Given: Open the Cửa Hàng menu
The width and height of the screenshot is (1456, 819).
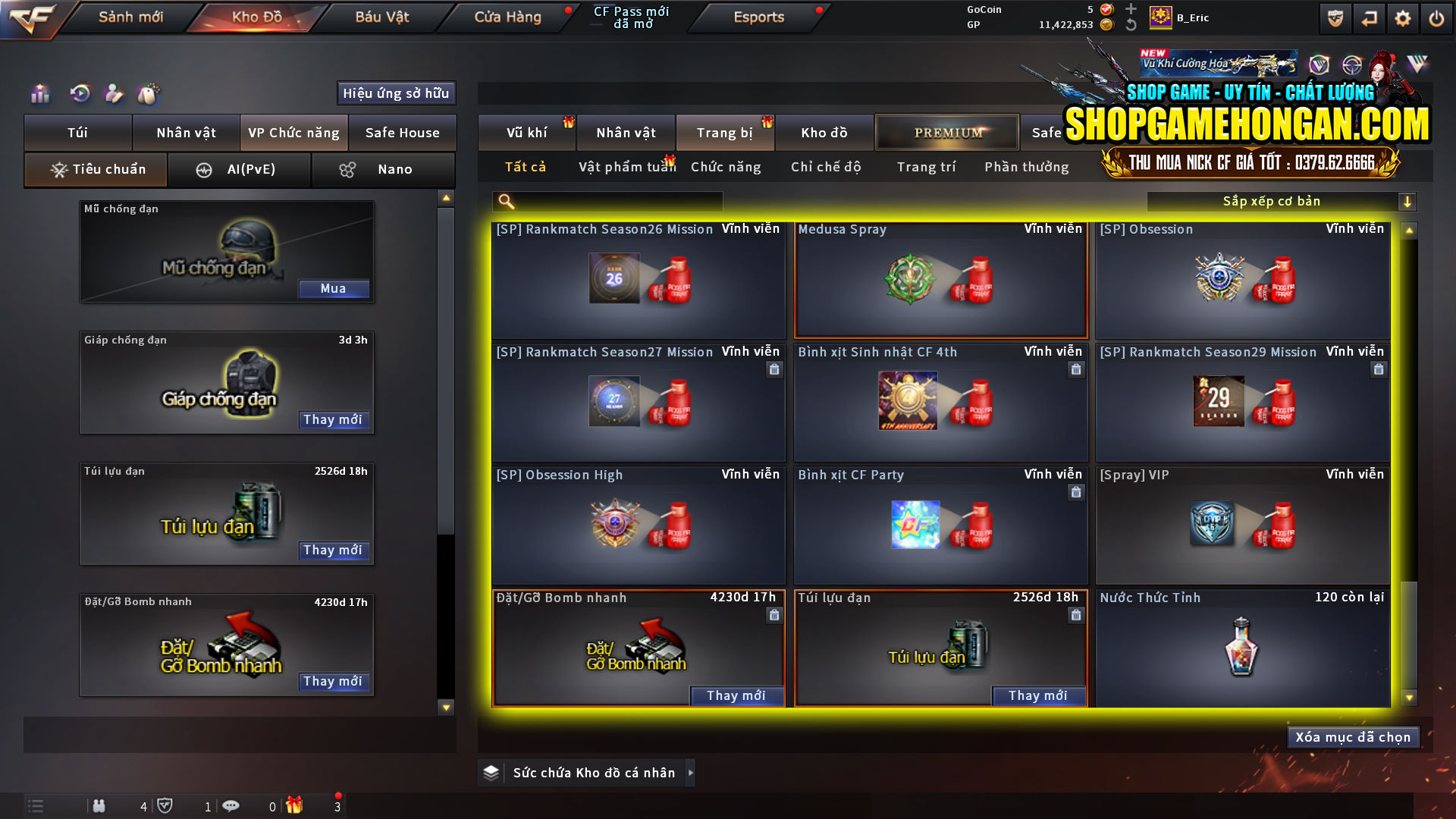Looking at the screenshot, I should (507, 17).
